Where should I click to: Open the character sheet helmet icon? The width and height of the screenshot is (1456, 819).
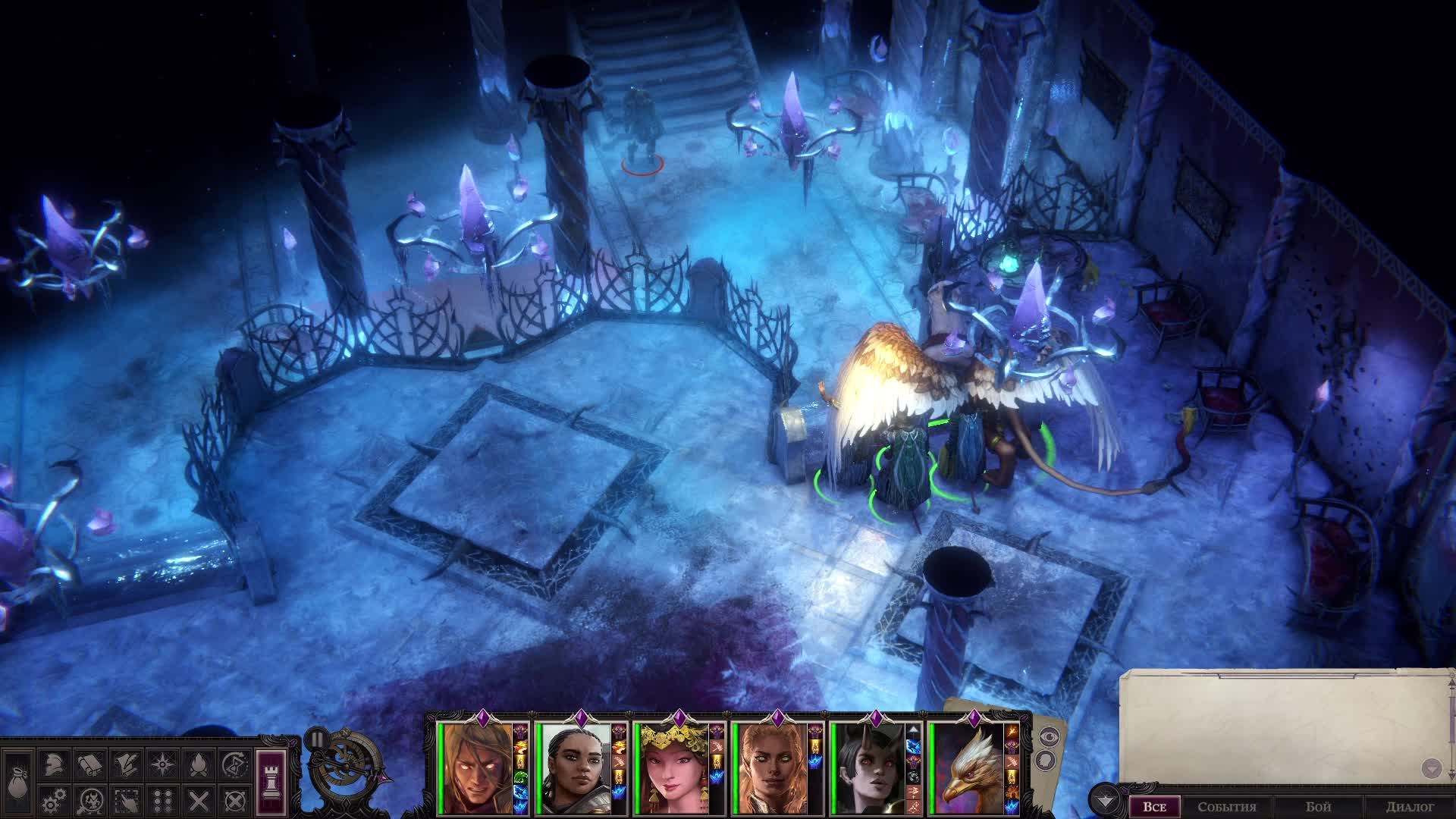coord(52,764)
